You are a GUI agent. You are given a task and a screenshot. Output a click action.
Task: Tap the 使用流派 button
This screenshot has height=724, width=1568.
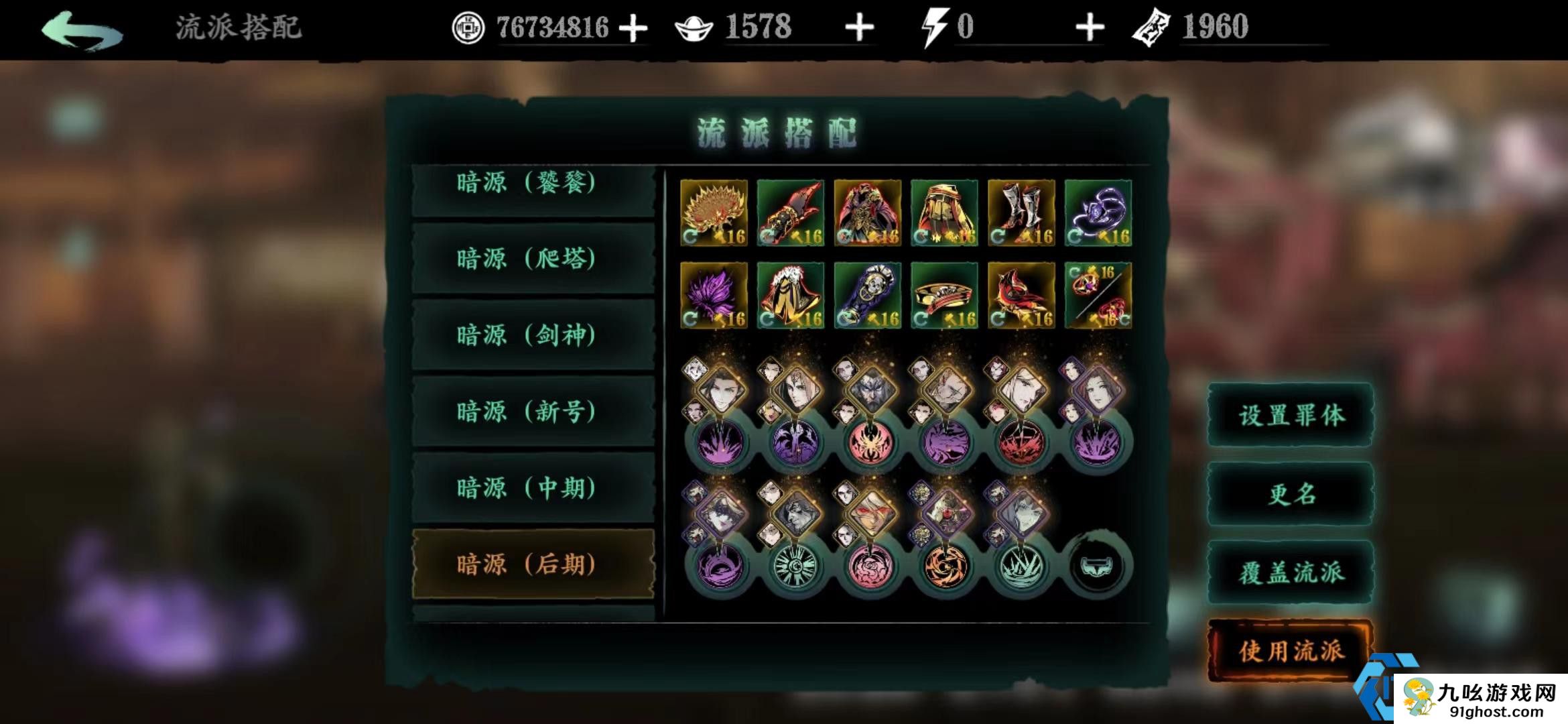pos(1289,648)
